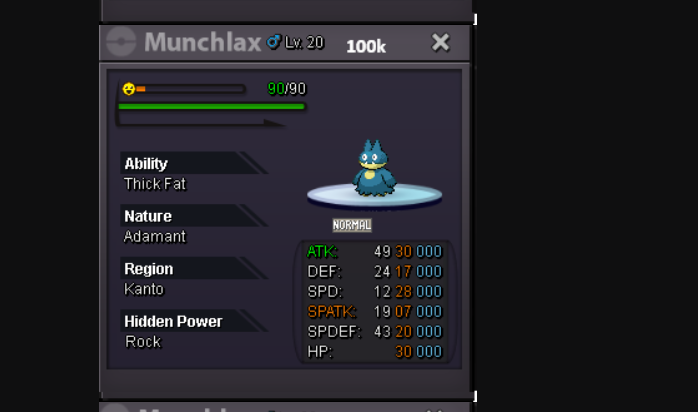Click the Adamant nature entry
698x412 pixels.
pyautogui.click(x=155, y=237)
